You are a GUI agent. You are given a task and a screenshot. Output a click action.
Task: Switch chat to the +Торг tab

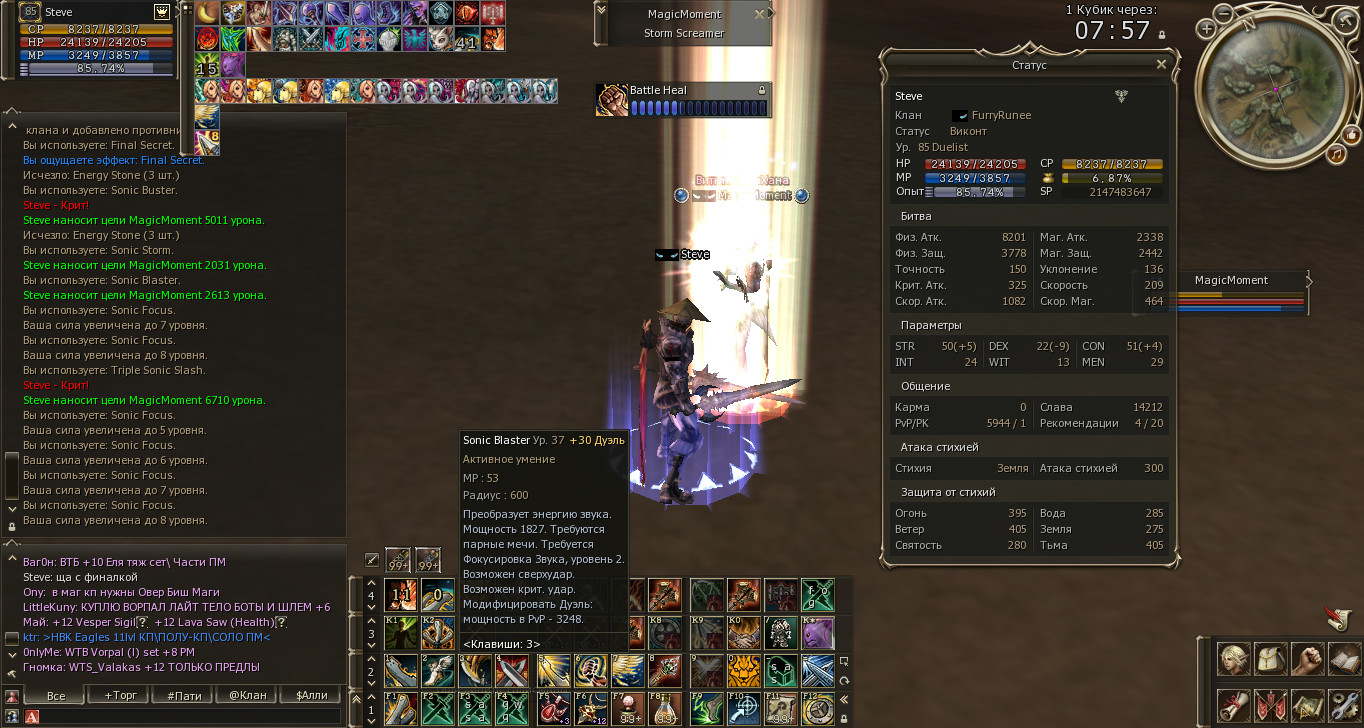click(x=121, y=695)
